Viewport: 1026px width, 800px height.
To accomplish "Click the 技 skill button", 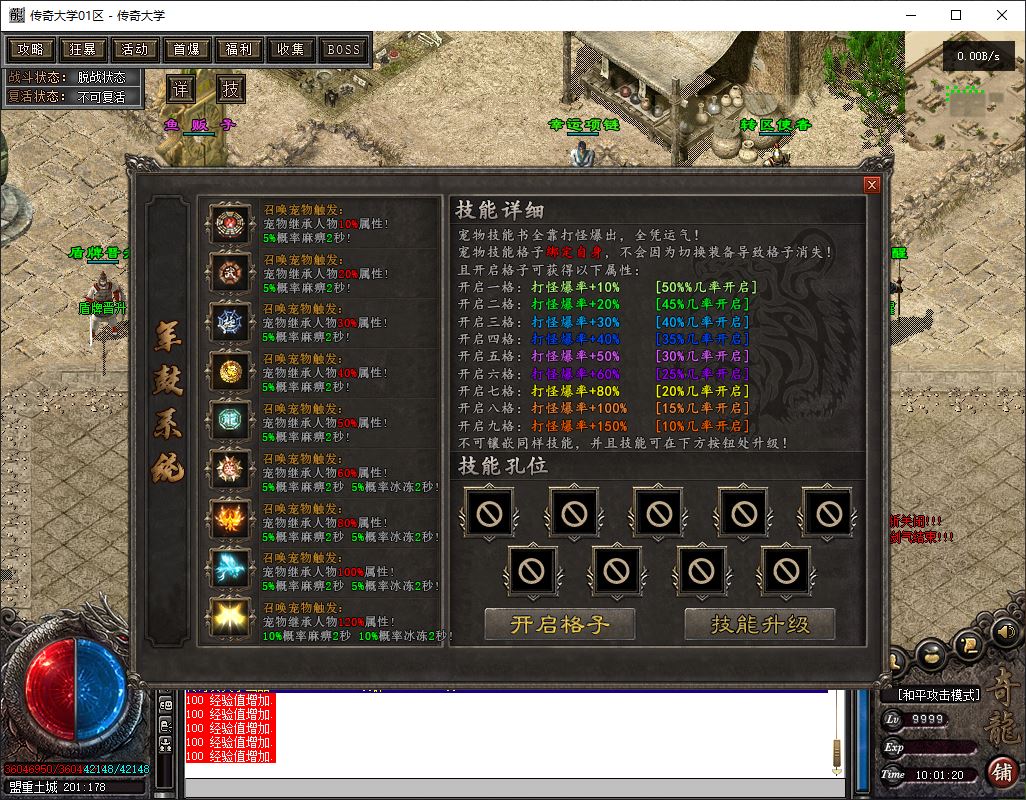I will [x=231, y=89].
